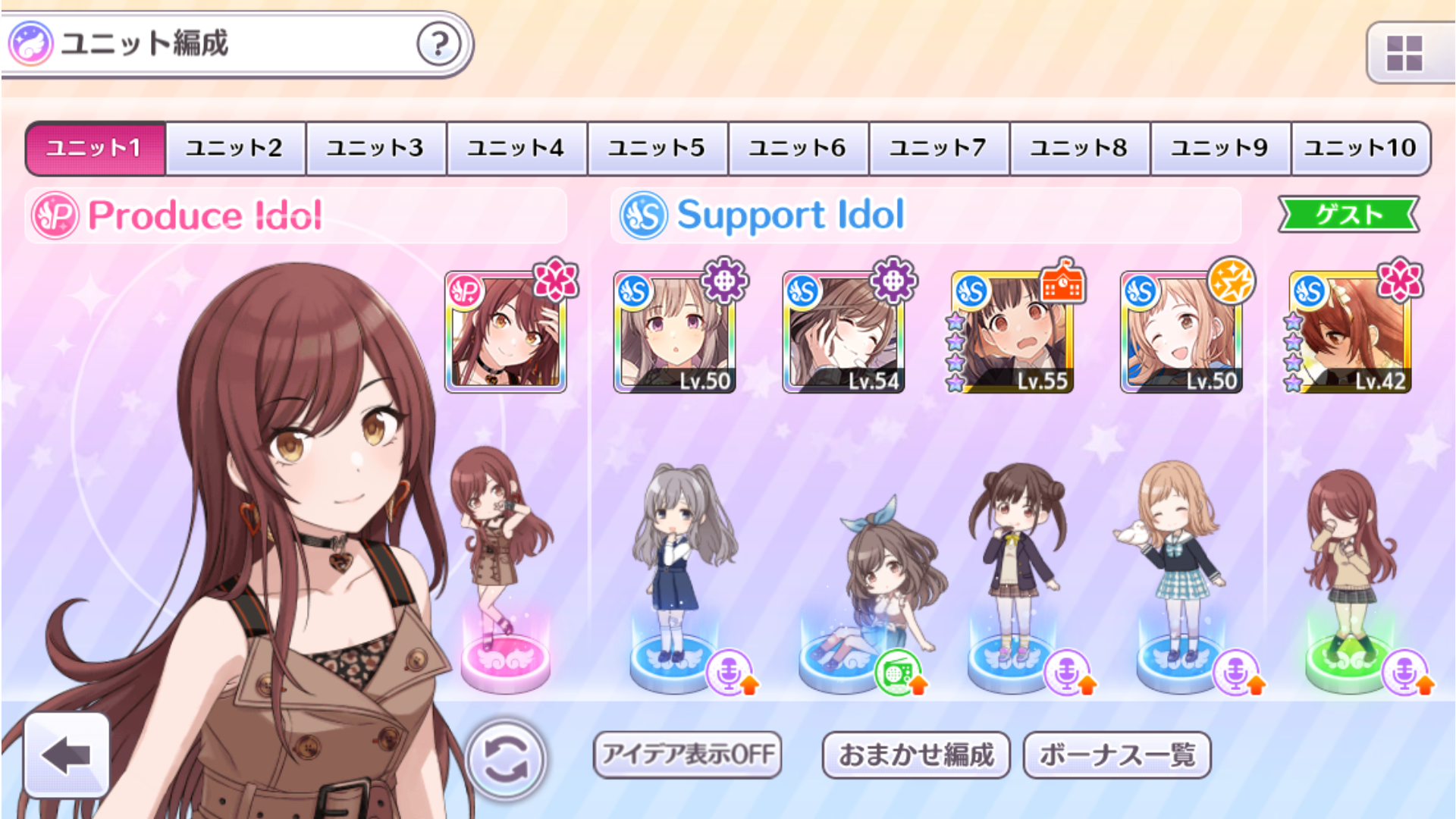
Task: Select the ユニット5 tab
Action: tap(657, 148)
